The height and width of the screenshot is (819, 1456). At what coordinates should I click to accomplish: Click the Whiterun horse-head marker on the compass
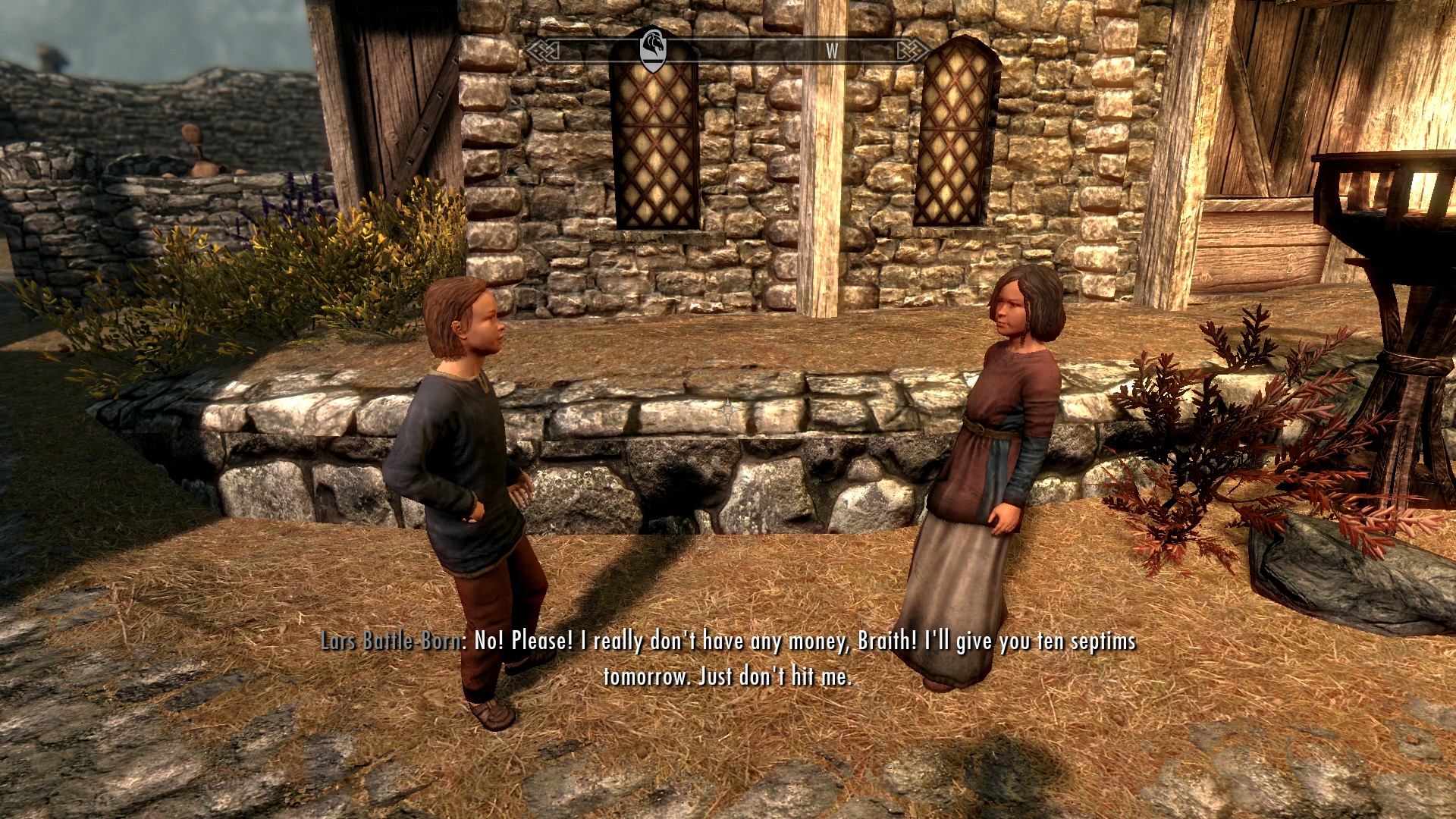tap(653, 50)
